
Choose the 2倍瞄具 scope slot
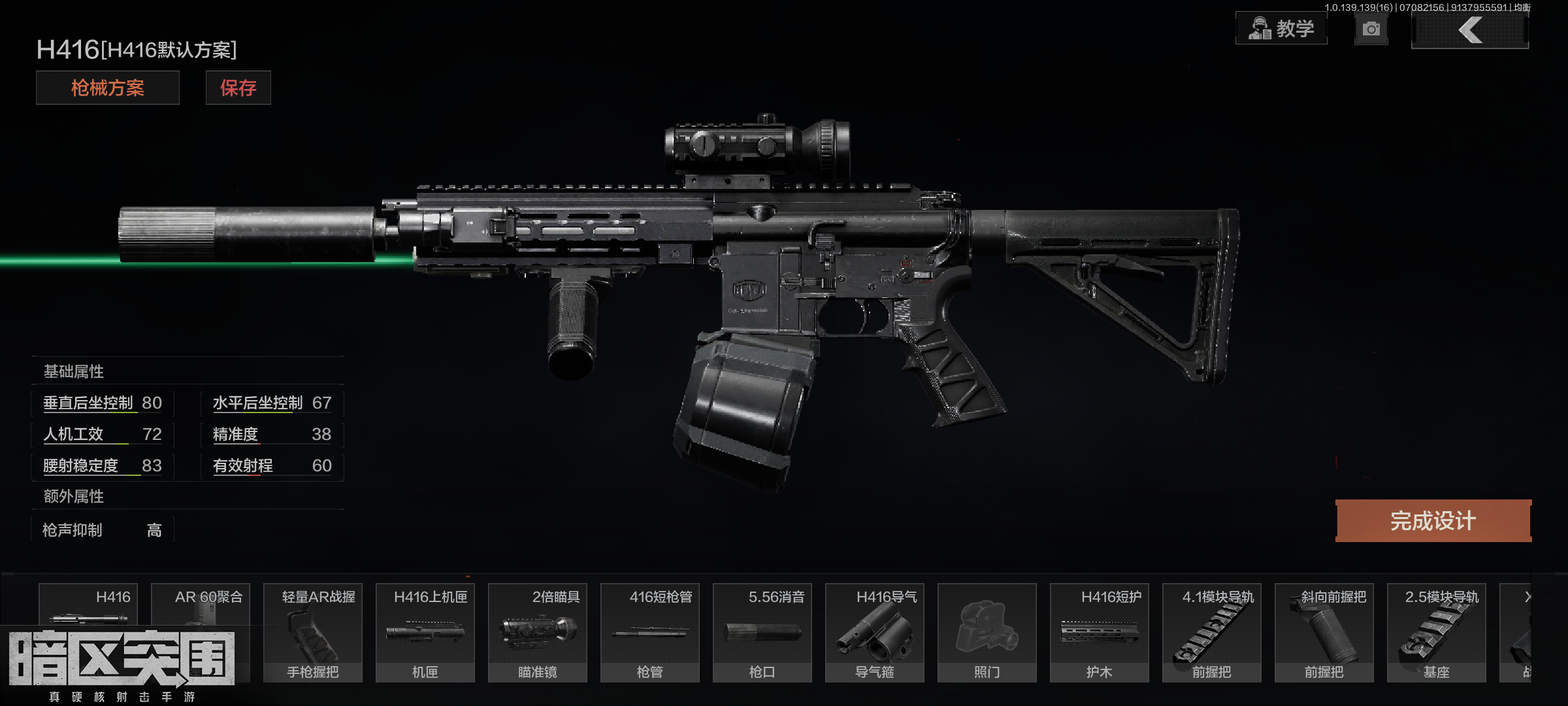[538, 632]
